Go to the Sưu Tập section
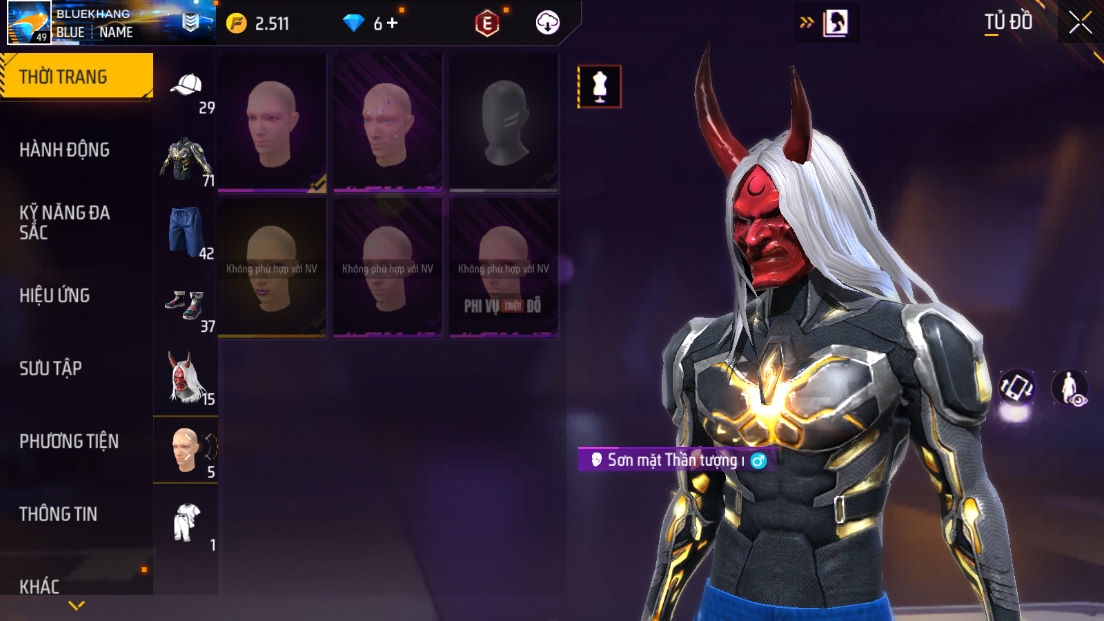 51,368
